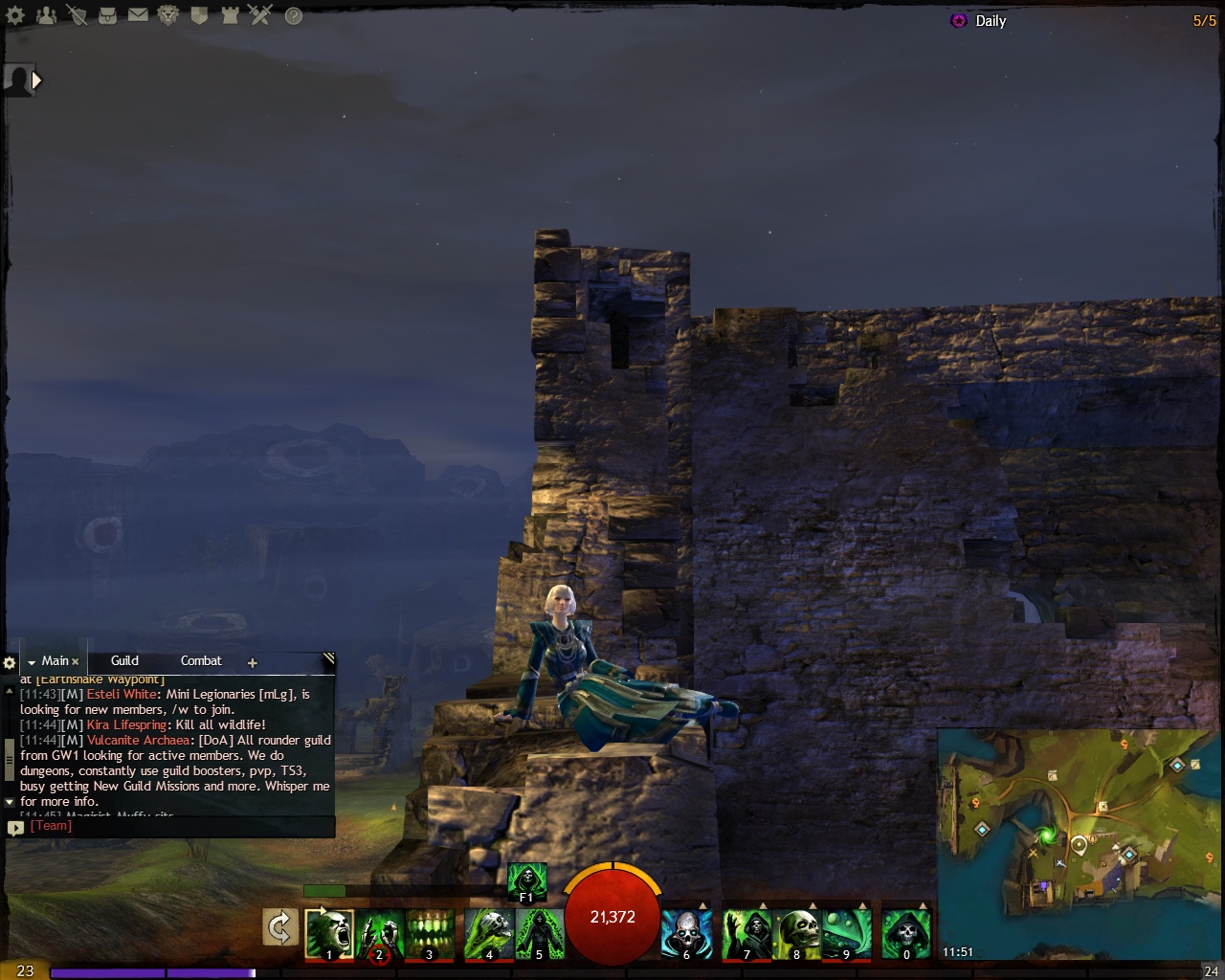The image size is (1225, 980).
Task: Click the question mark help icon
Action: (294, 16)
